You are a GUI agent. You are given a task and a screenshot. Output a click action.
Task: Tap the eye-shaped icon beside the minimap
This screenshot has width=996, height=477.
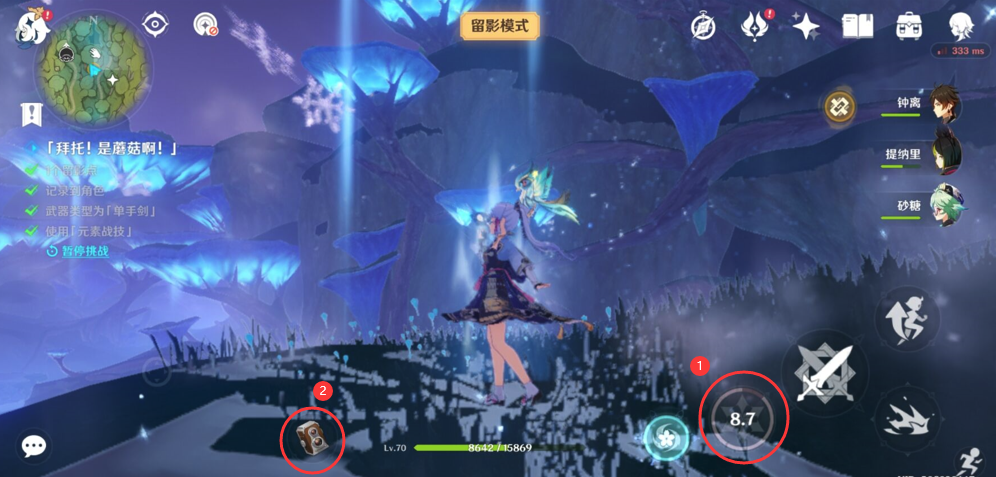[x=155, y=24]
